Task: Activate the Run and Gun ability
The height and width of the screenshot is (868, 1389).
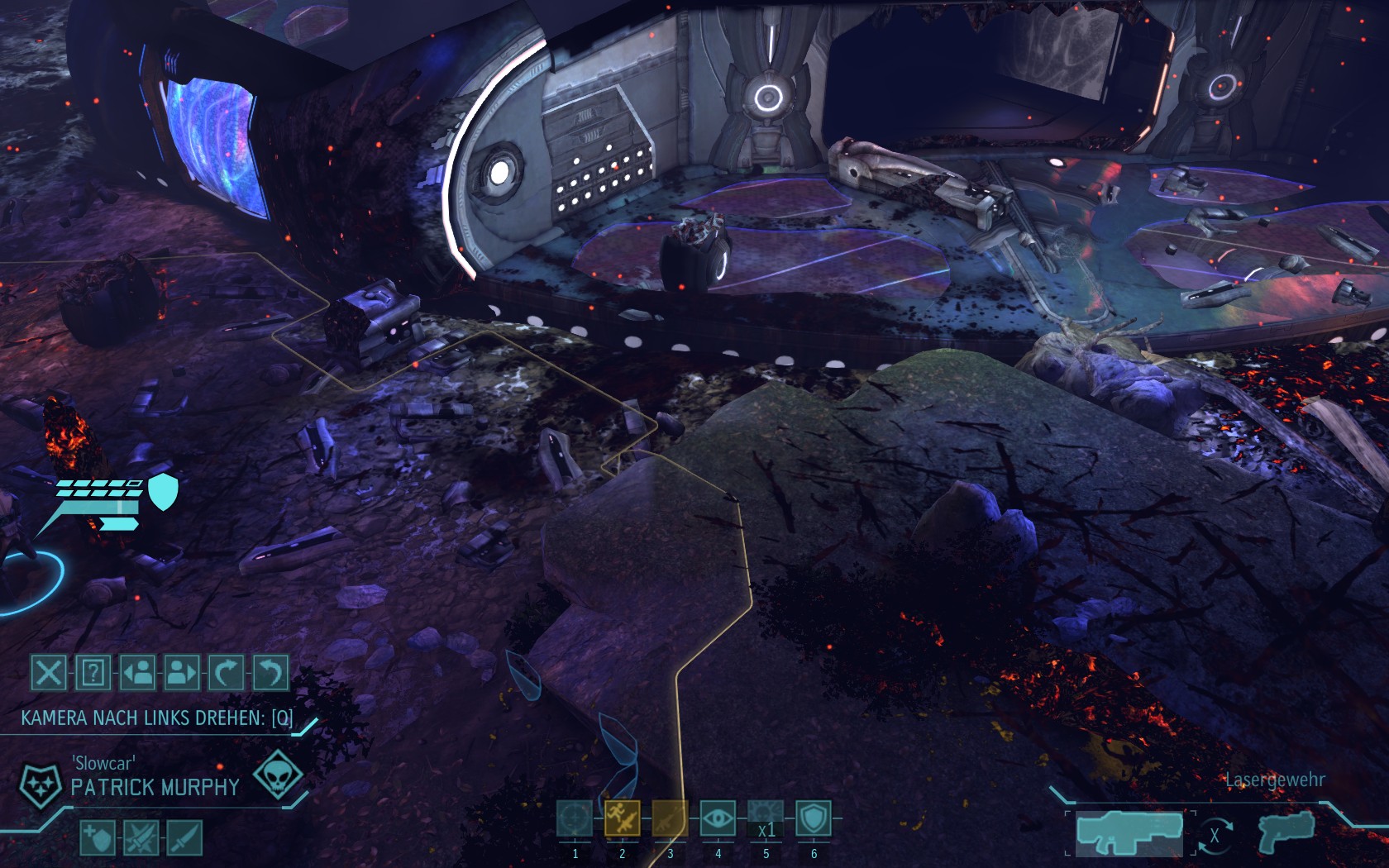Action: 623,819
